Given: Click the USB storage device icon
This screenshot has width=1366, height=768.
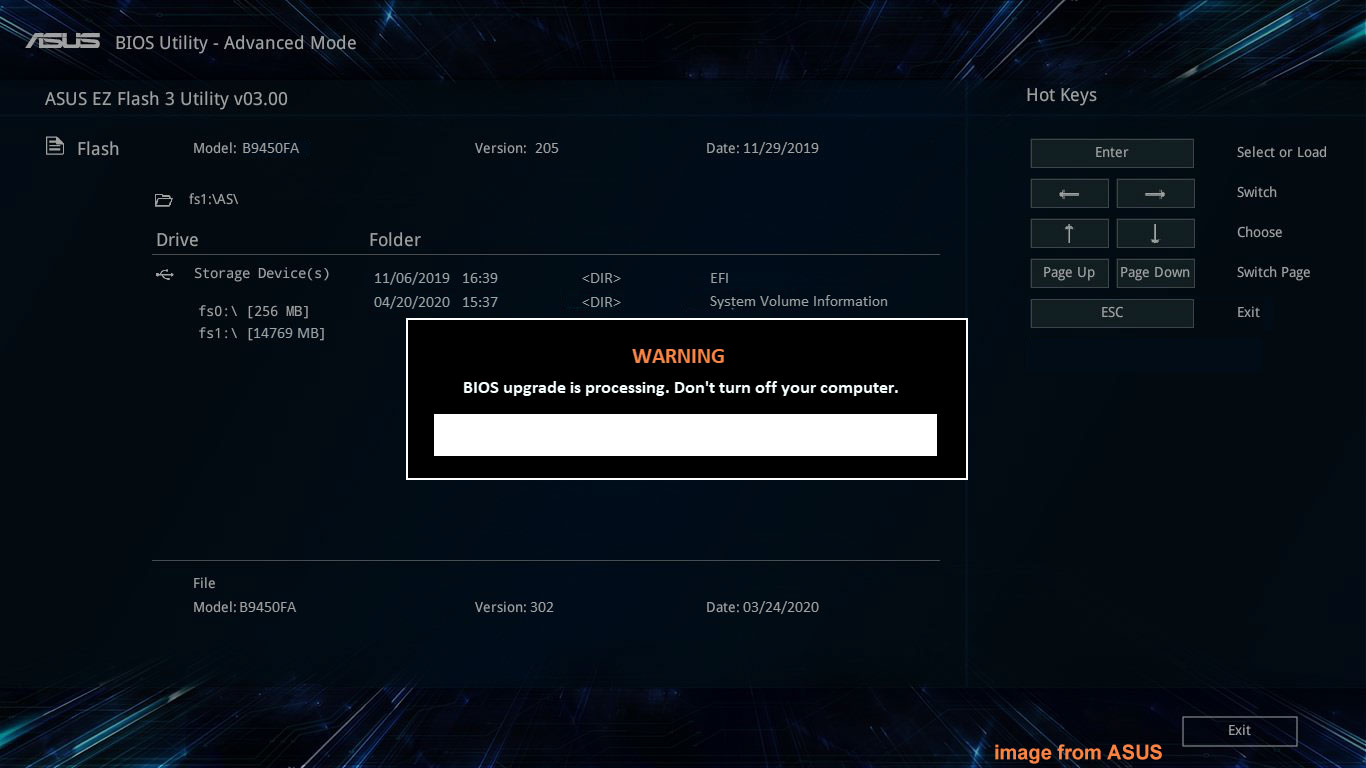Looking at the screenshot, I should (164, 273).
